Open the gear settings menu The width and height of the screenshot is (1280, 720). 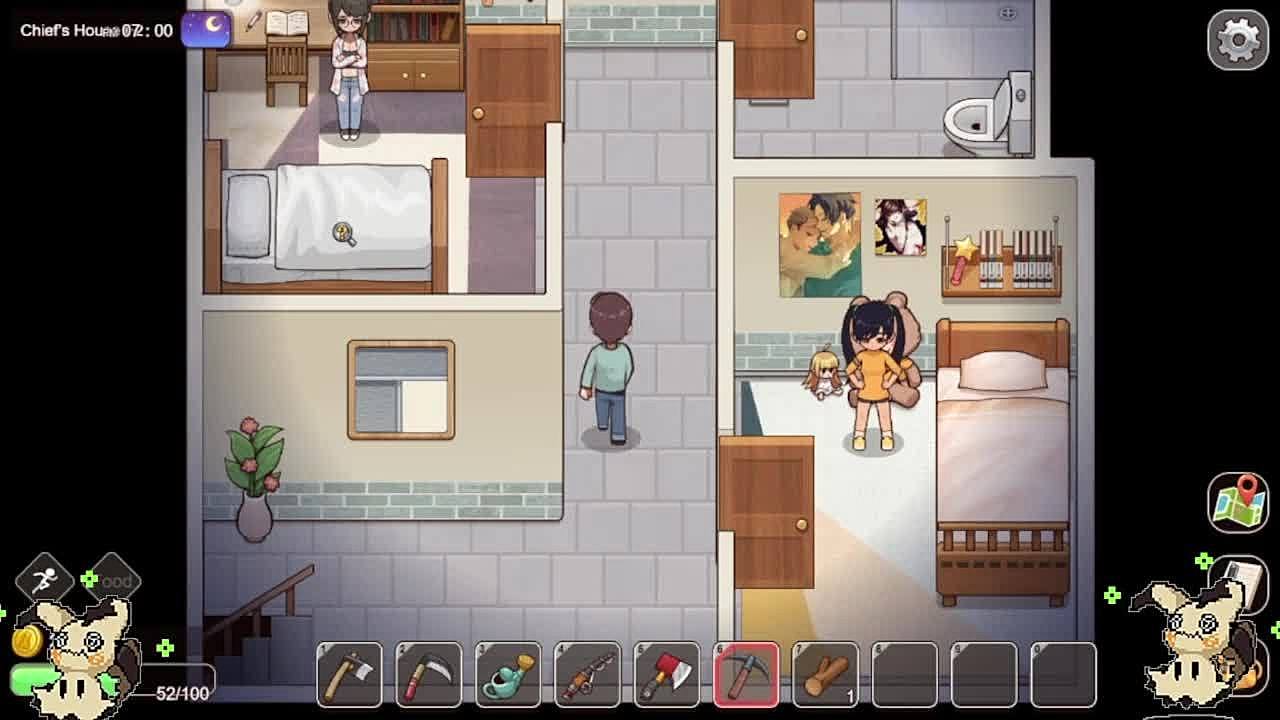(1237, 40)
